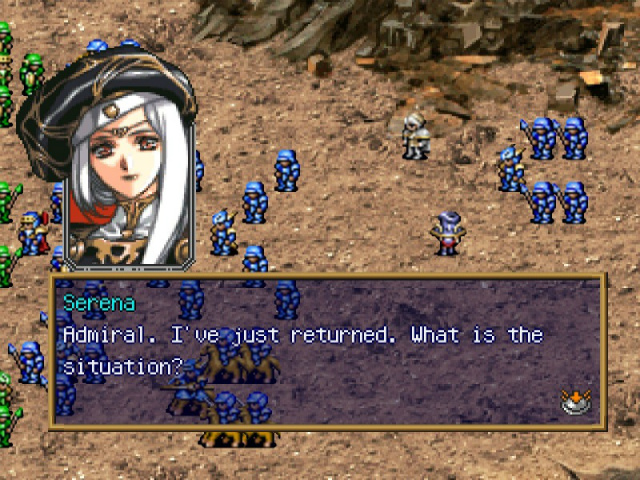The height and width of the screenshot is (480, 640).
Task: Click the dialogue advance icon in the text box
Action: pos(574,402)
